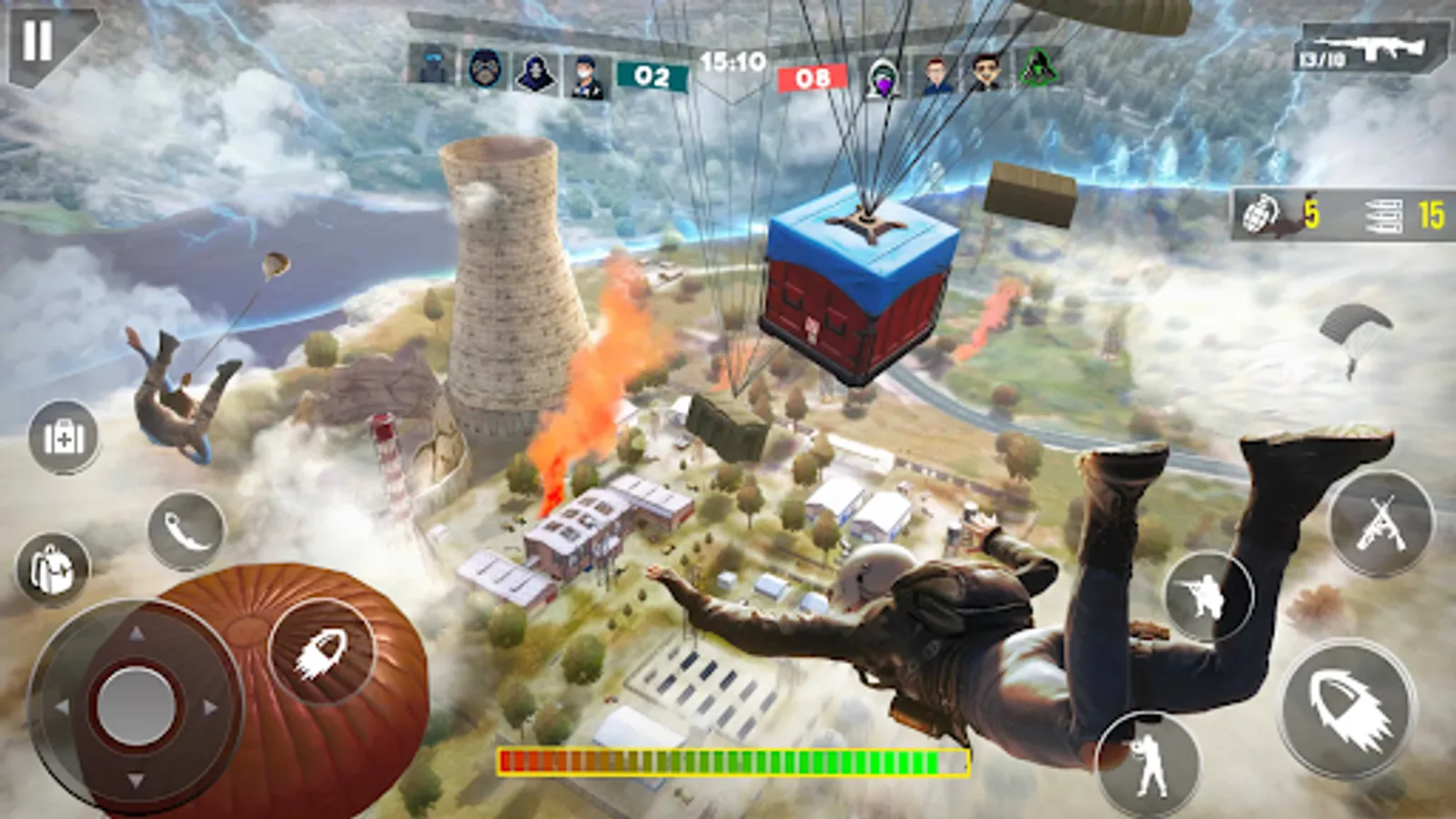Viewport: 1456px width, 819px height.
Task: Activate the standing soldier stance button
Action: pyautogui.click(x=1147, y=763)
